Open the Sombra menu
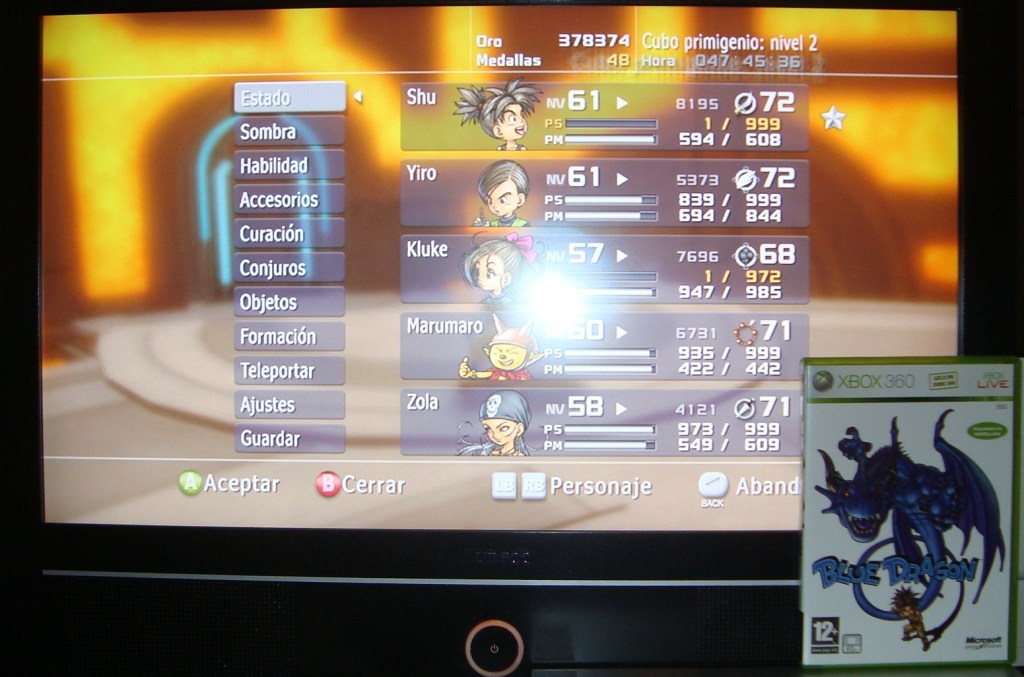 pos(289,132)
